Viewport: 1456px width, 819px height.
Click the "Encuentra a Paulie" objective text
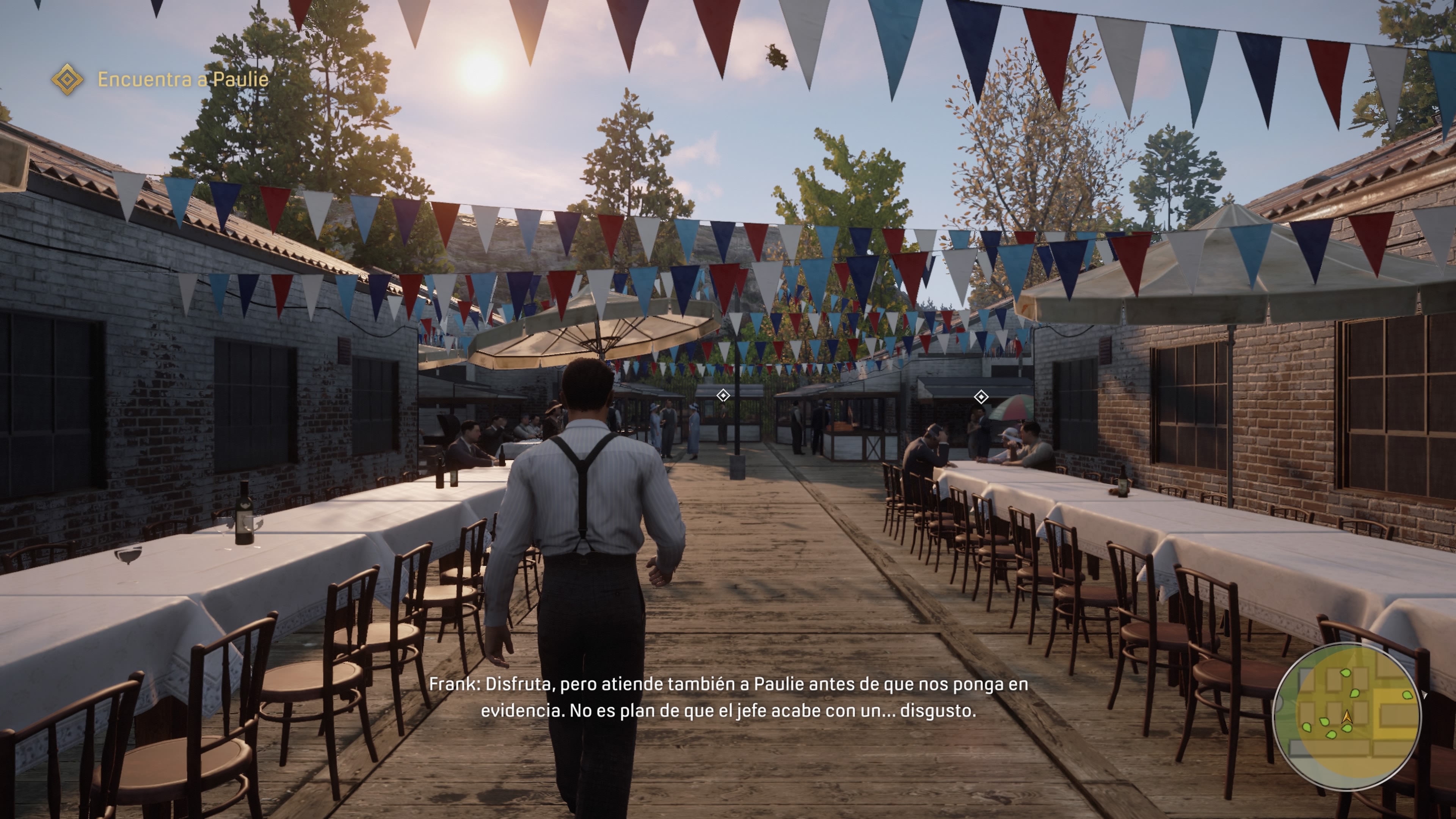click(x=182, y=79)
